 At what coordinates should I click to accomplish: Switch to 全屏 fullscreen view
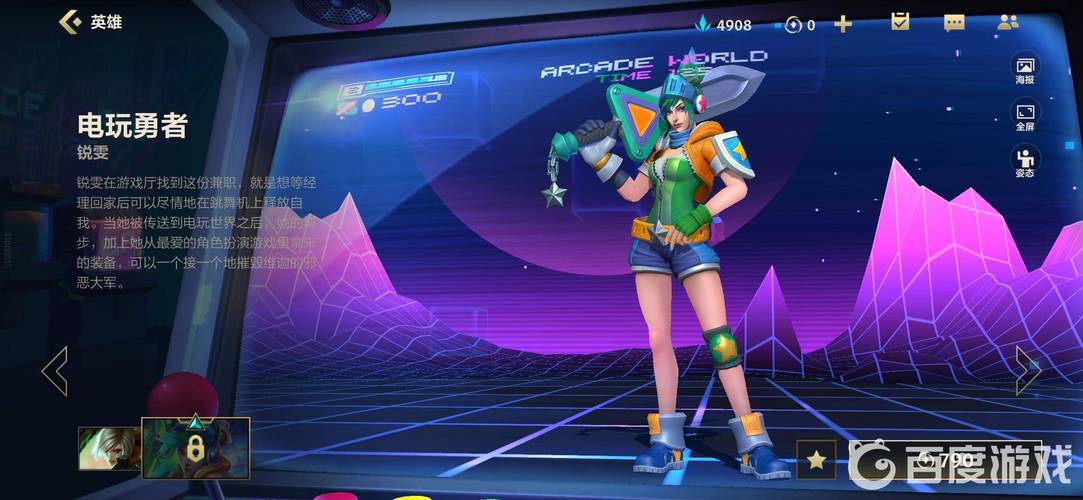click(1025, 116)
